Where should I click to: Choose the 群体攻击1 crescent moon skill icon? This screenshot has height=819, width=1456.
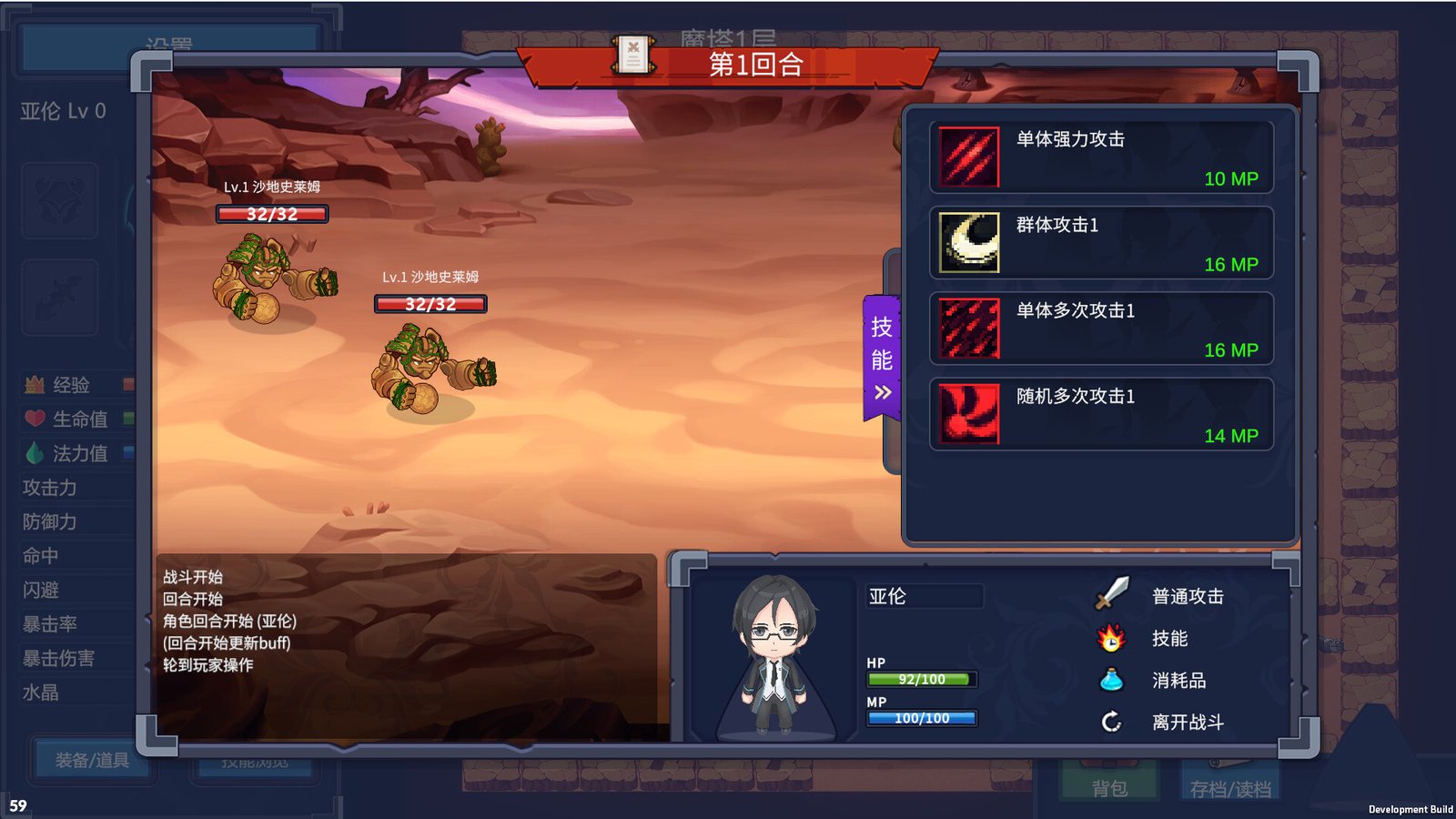point(966,240)
